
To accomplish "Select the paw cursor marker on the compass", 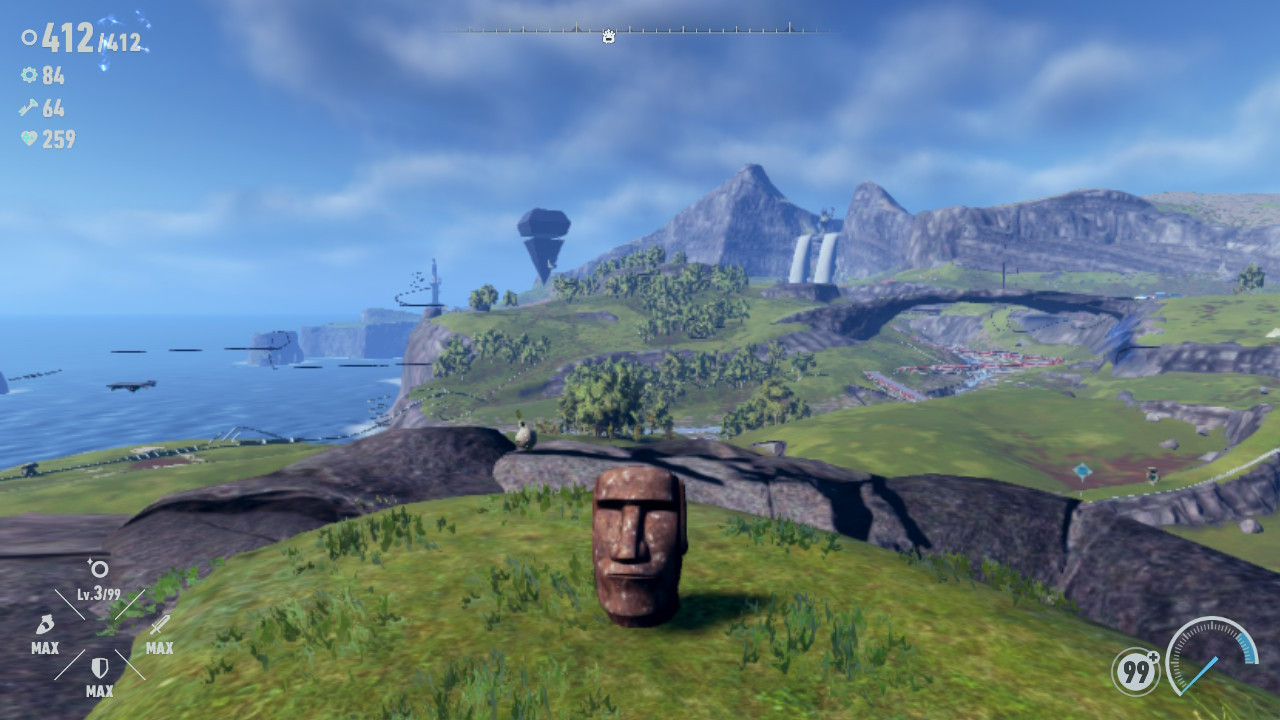I will click(x=608, y=36).
